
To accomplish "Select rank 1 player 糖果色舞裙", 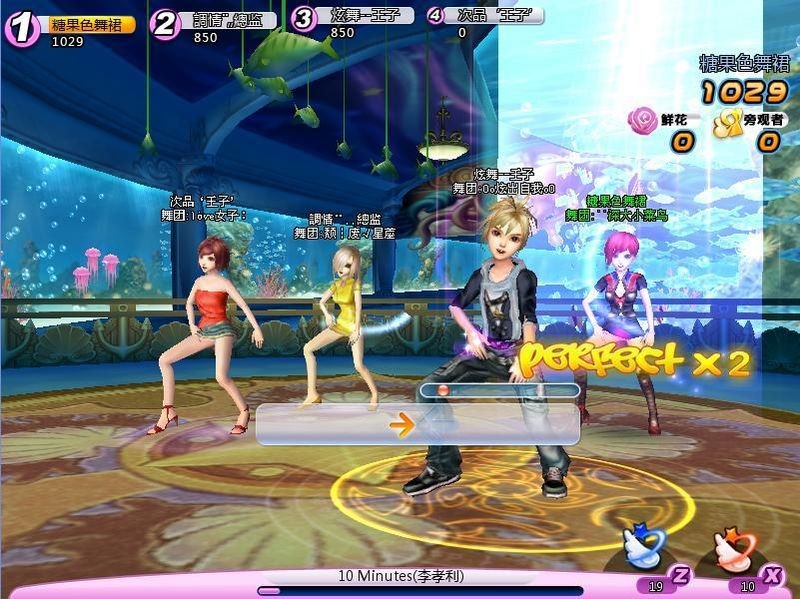I will [91, 24].
